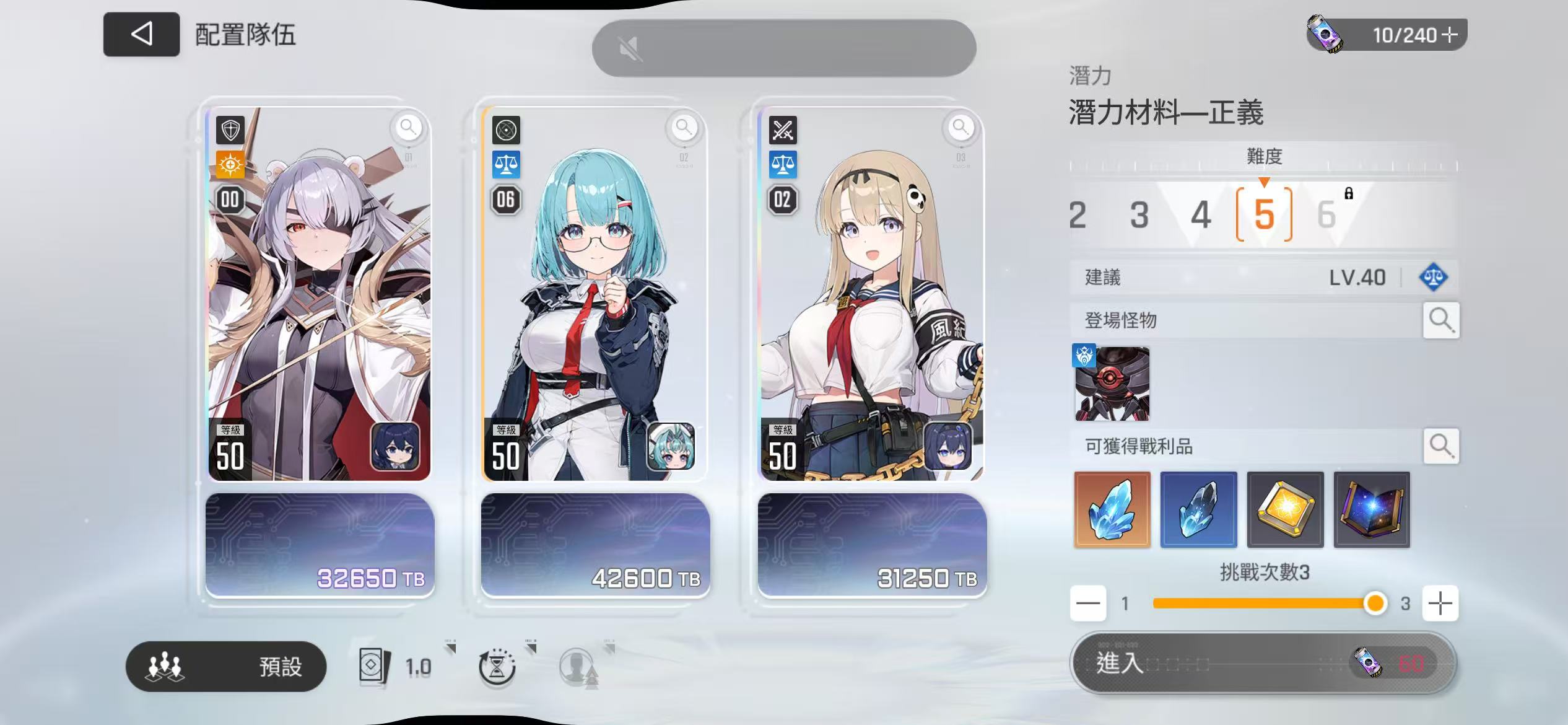
Task: Open the 42600 TB memory slot
Action: (x=595, y=545)
